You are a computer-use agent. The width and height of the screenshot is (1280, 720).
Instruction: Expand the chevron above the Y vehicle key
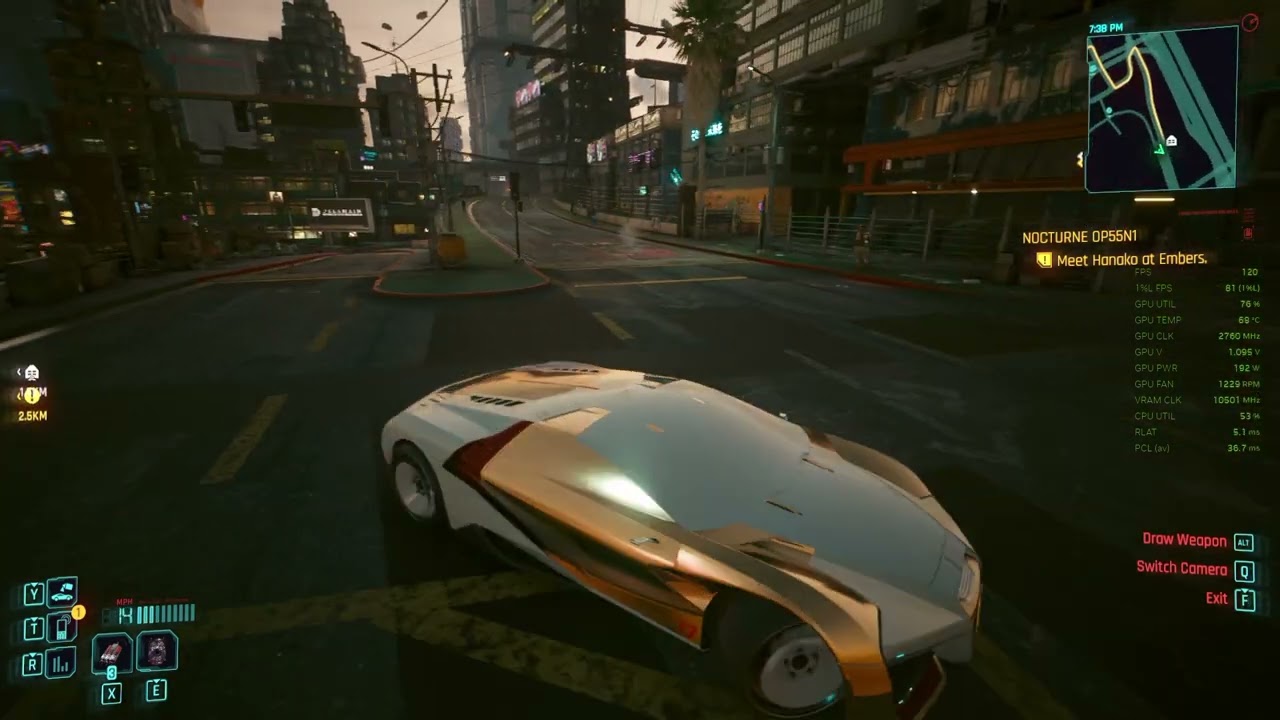pyautogui.click(x=33, y=584)
